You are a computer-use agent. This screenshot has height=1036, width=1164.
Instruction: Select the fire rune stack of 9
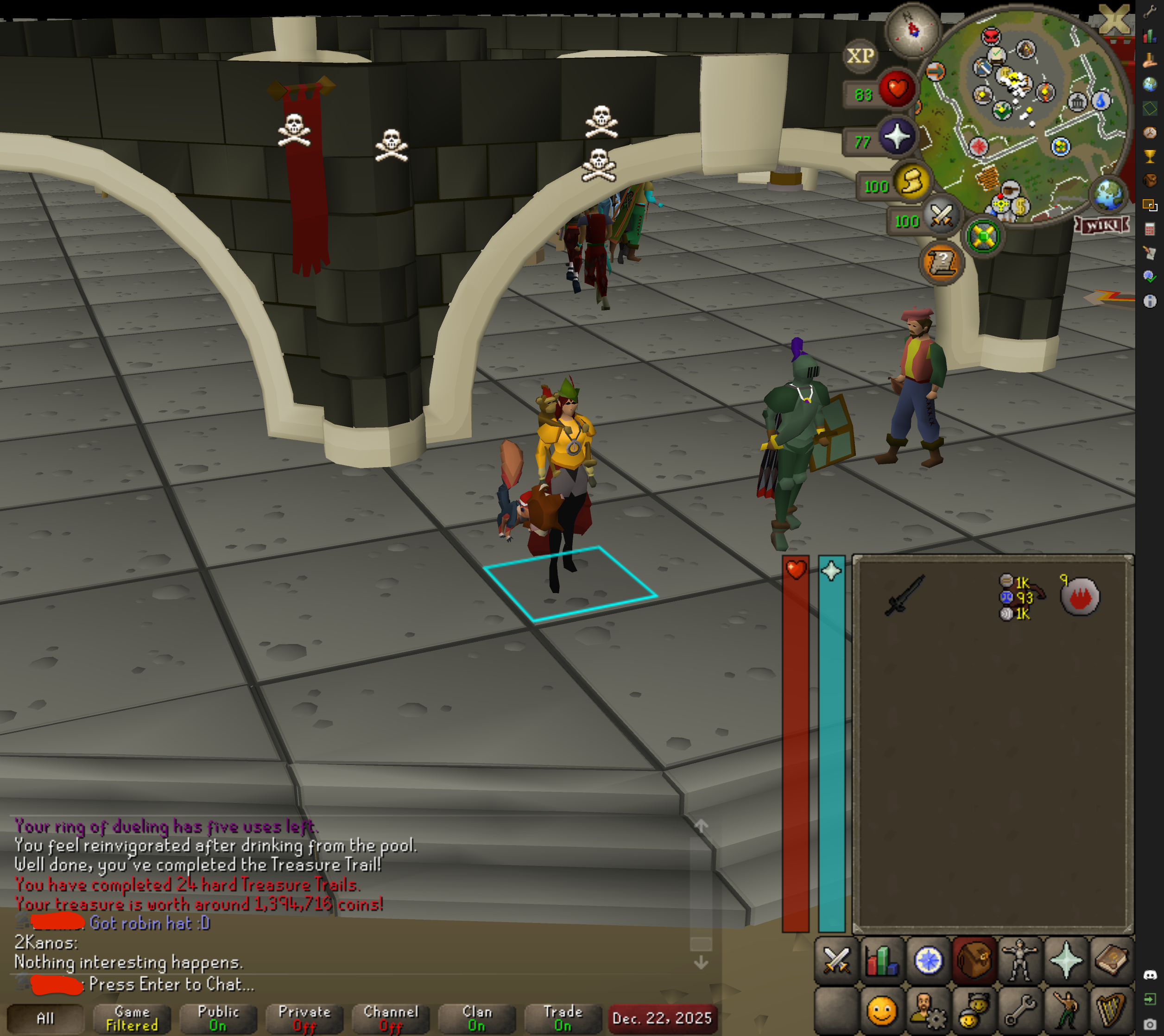pyautogui.click(x=1080, y=597)
